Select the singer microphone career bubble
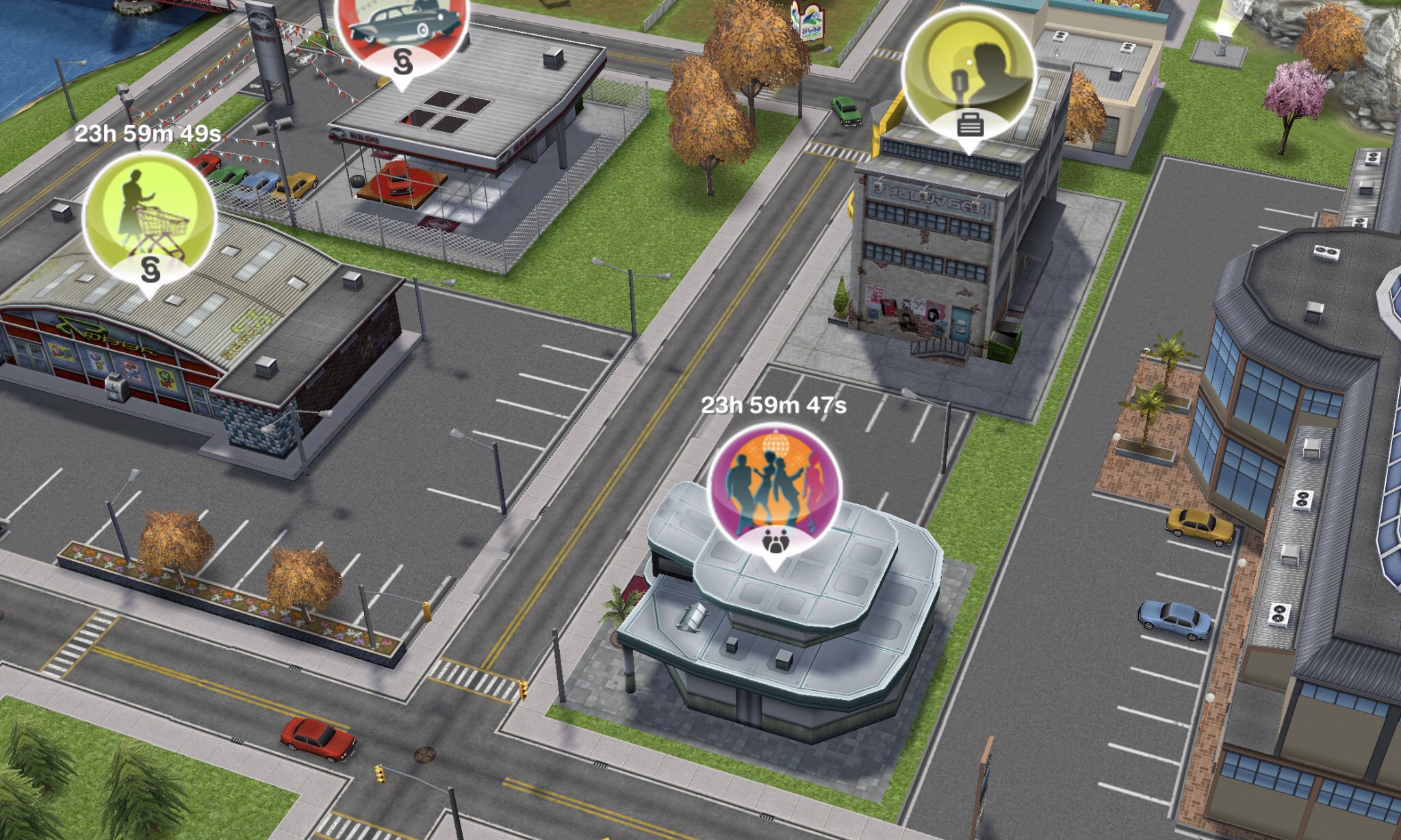 point(968,73)
